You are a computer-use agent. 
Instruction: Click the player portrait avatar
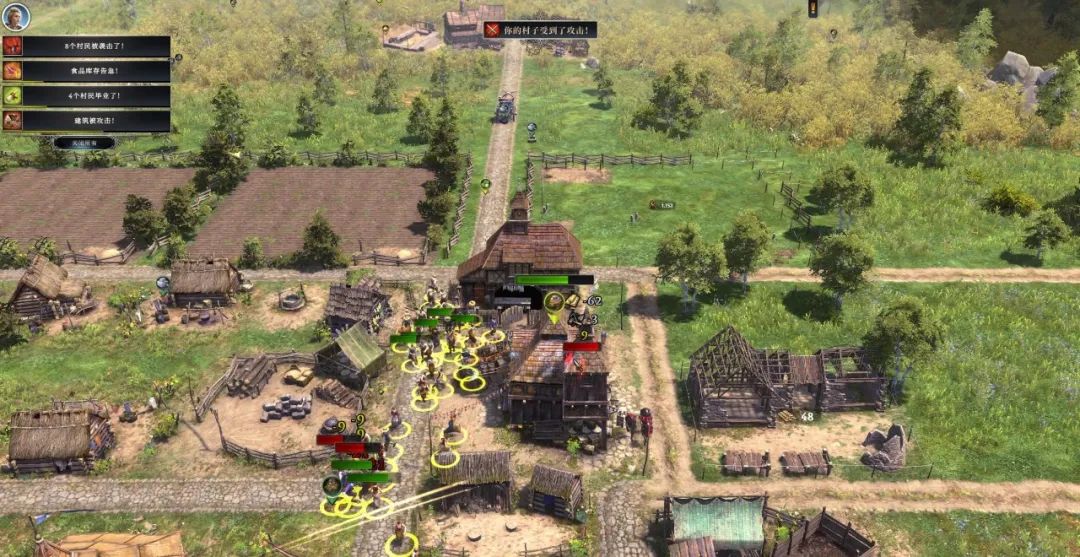16,16
